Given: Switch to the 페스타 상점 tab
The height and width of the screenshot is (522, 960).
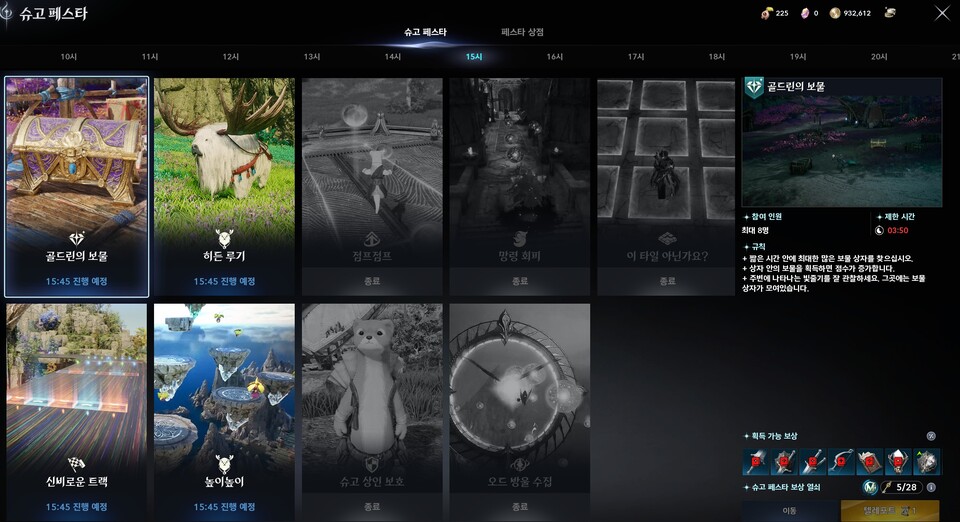Looking at the screenshot, I should 522,32.
